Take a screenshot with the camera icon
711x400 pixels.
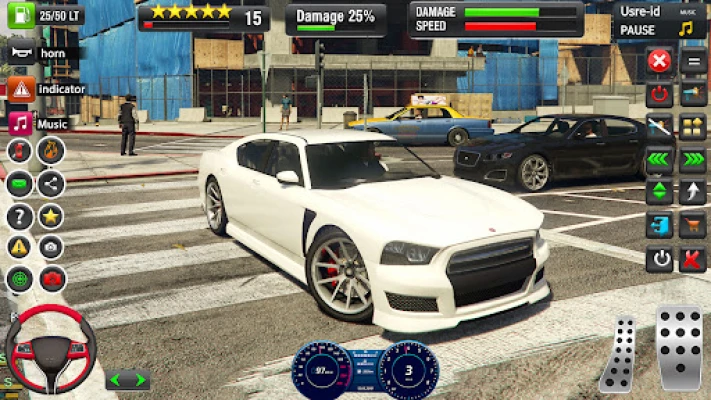point(51,247)
